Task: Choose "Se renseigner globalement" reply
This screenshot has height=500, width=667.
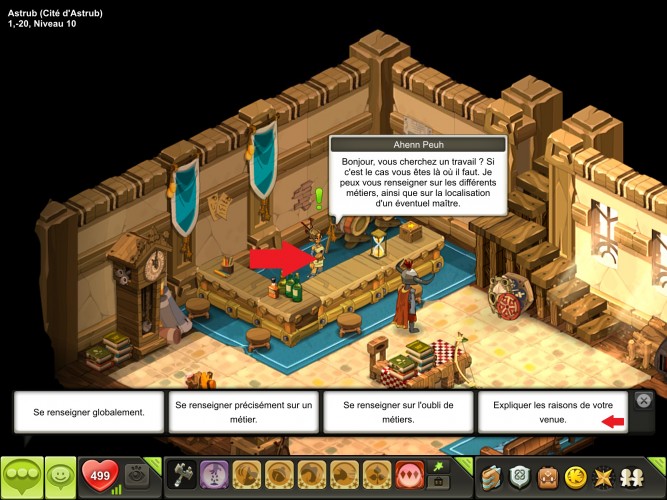Action: click(88, 411)
